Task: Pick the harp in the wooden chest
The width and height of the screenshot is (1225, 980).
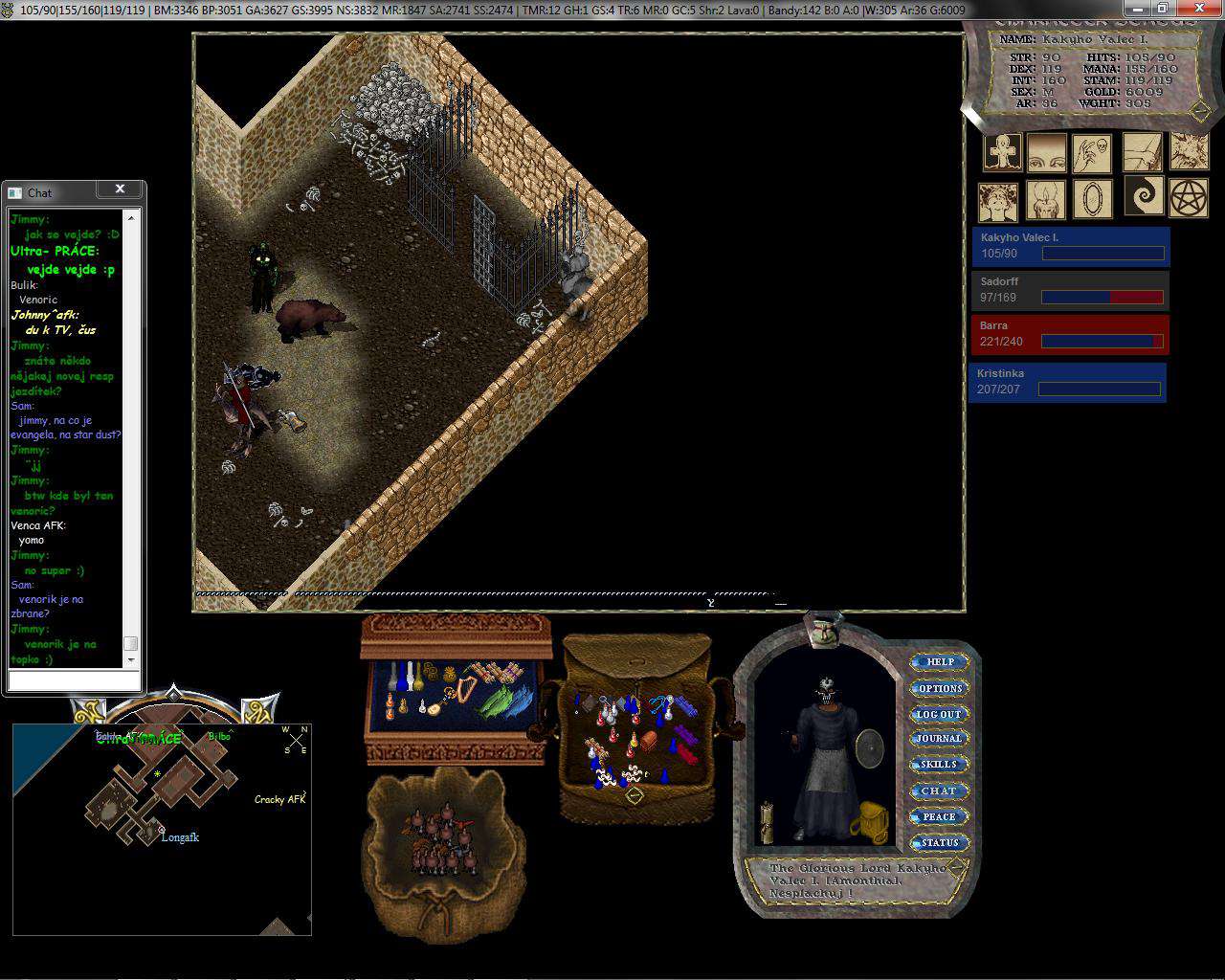Action: [x=468, y=687]
